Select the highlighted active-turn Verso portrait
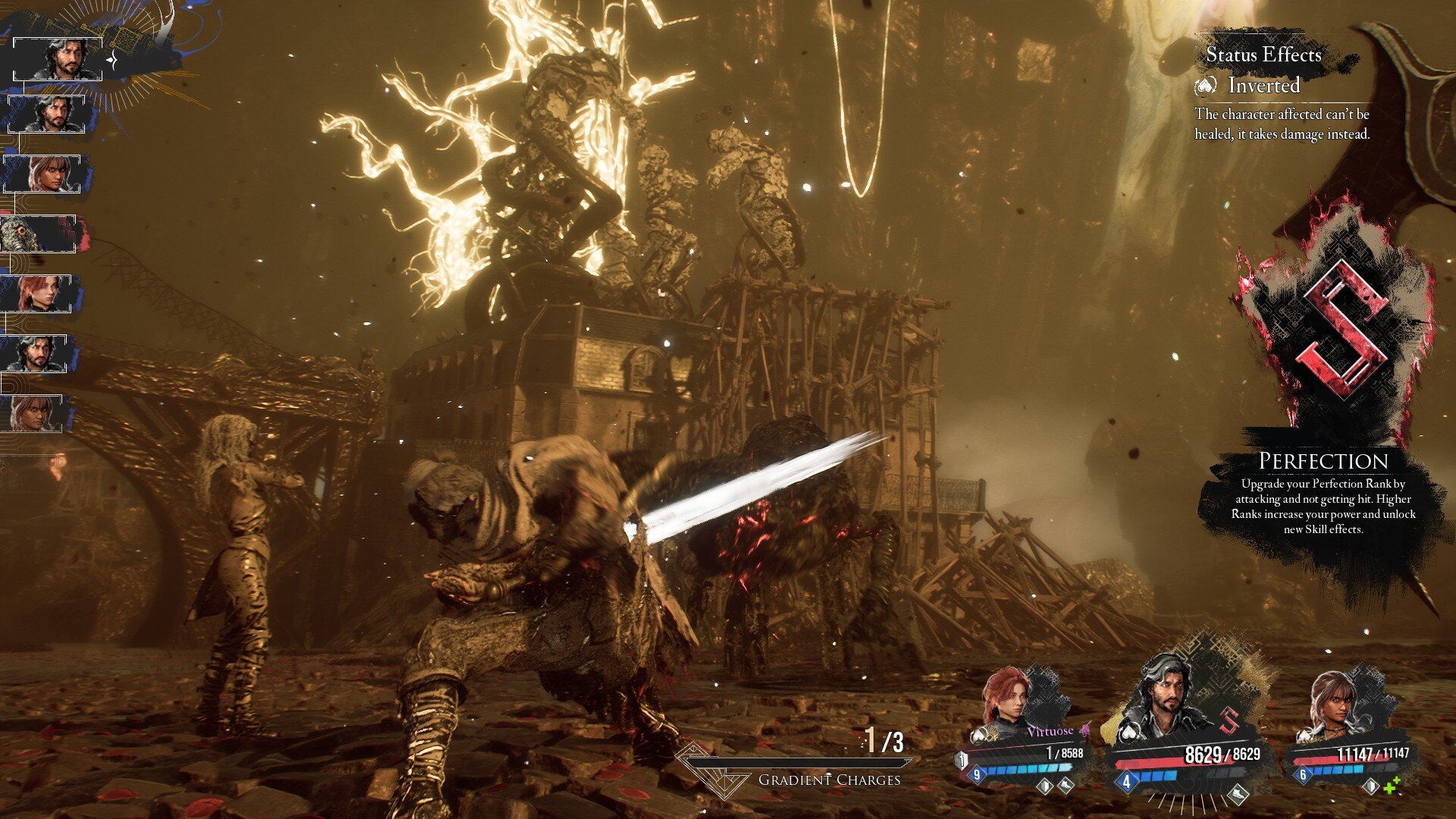This screenshot has height=819, width=1456. pyautogui.click(x=58, y=59)
